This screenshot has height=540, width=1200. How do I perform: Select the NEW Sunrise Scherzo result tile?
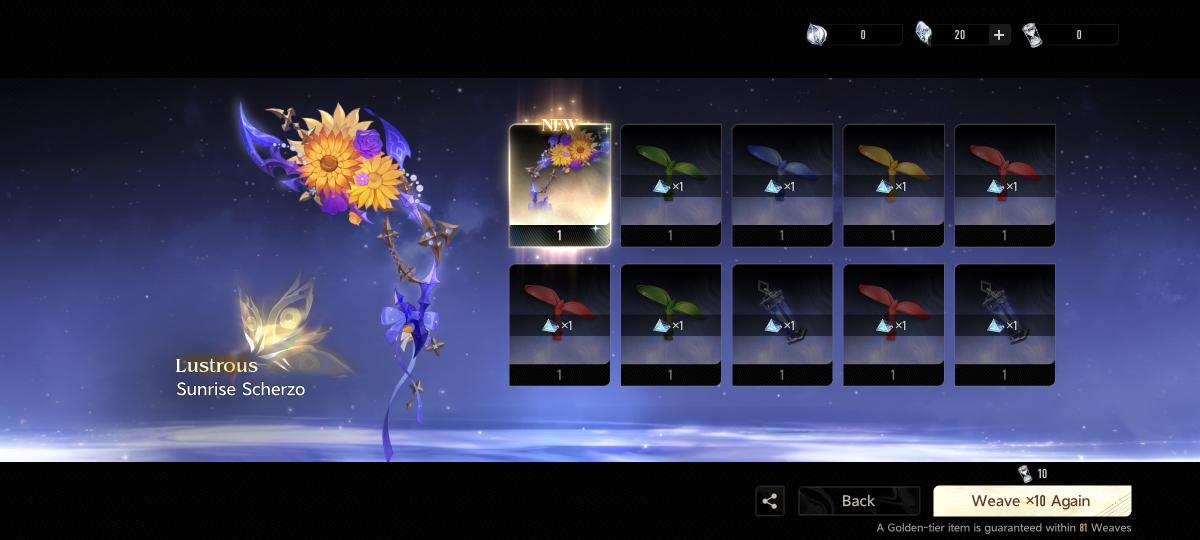[x=559, y=185]
